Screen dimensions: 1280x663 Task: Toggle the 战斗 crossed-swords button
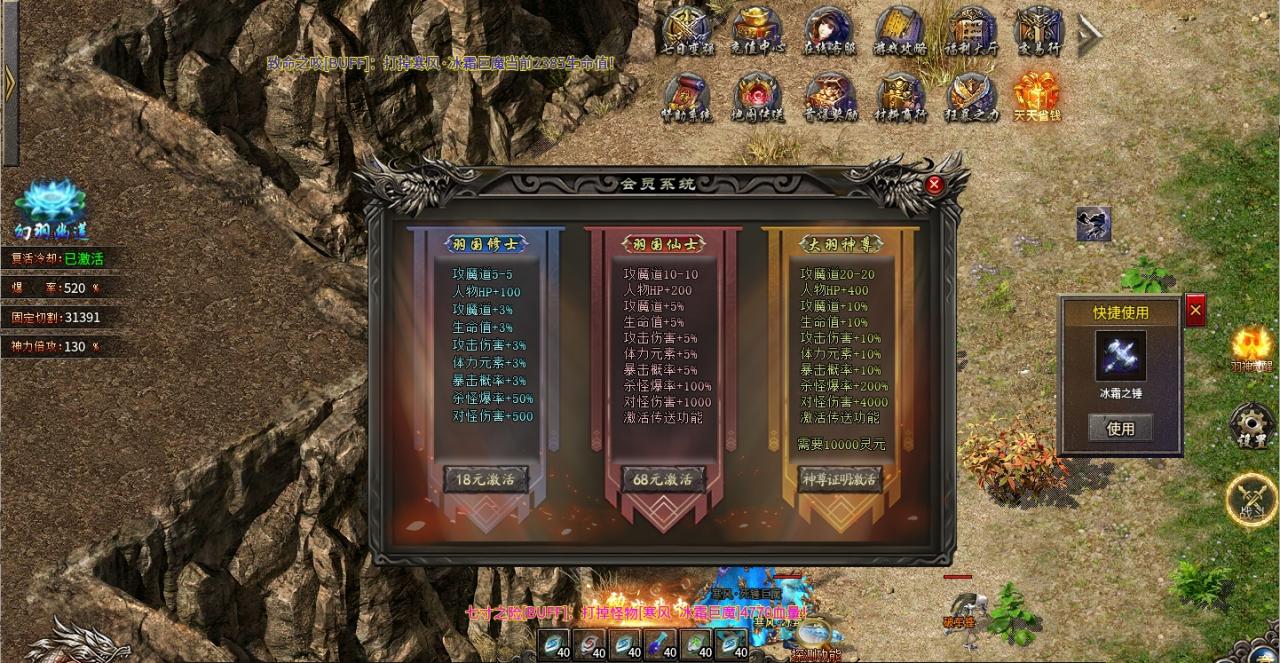pos(1252,498)
